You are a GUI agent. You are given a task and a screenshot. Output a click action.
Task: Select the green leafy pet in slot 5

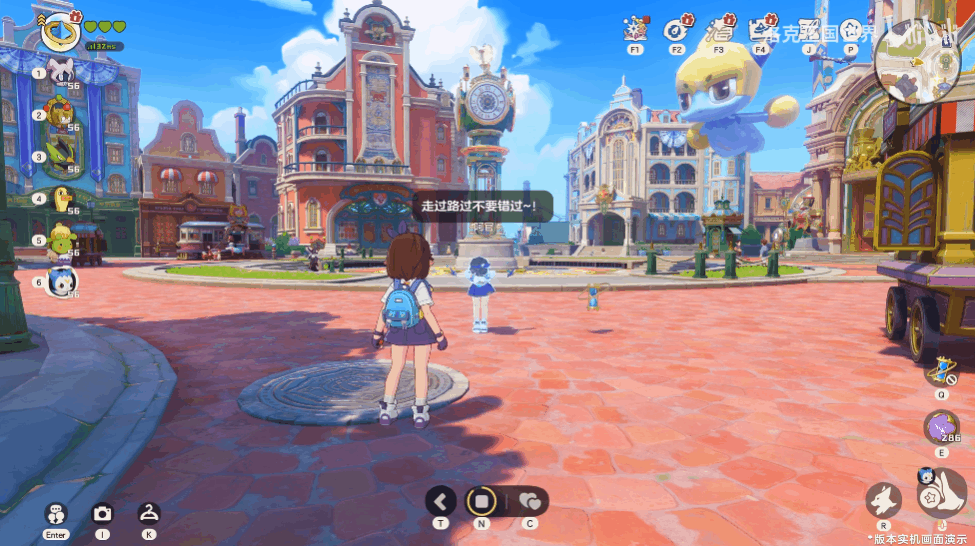coord(61,240)
